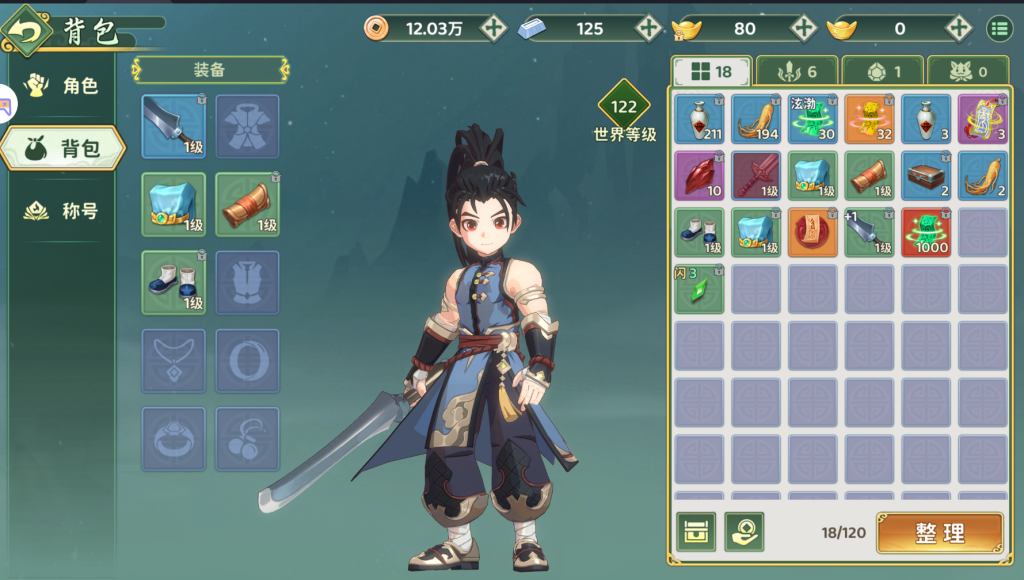Screen dimensions: 1024x580
Task: Click the 整理 sort button
Action: (x=939, y=533)
